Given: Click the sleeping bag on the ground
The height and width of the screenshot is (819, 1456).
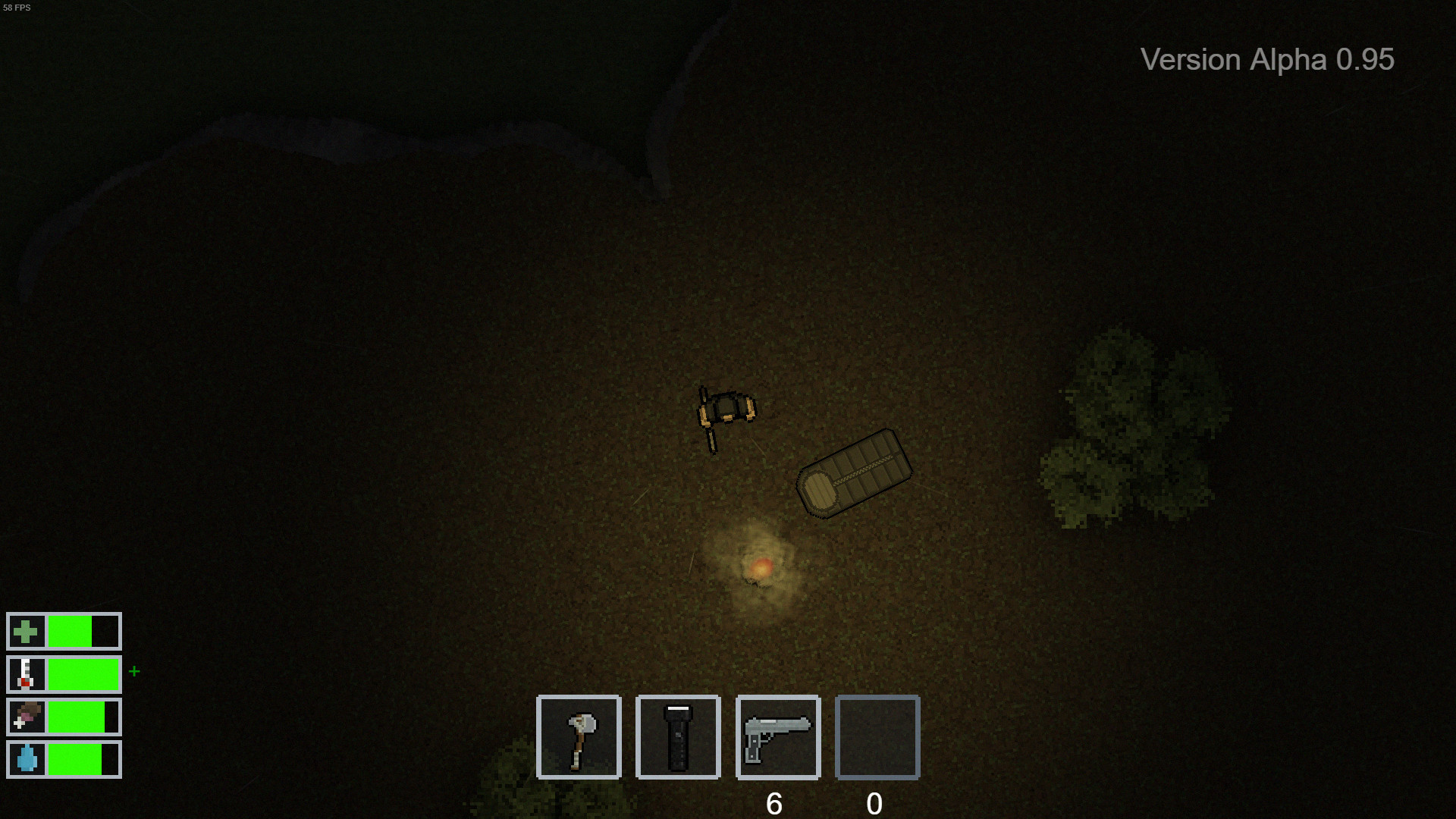Looking at the screenshot, I should click(x=855, y=474).
